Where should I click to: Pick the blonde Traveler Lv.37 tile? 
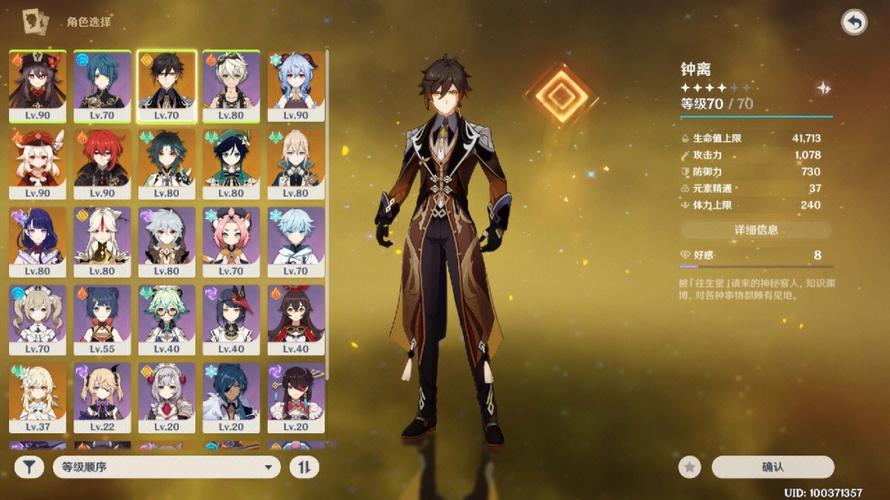(38, 398)
